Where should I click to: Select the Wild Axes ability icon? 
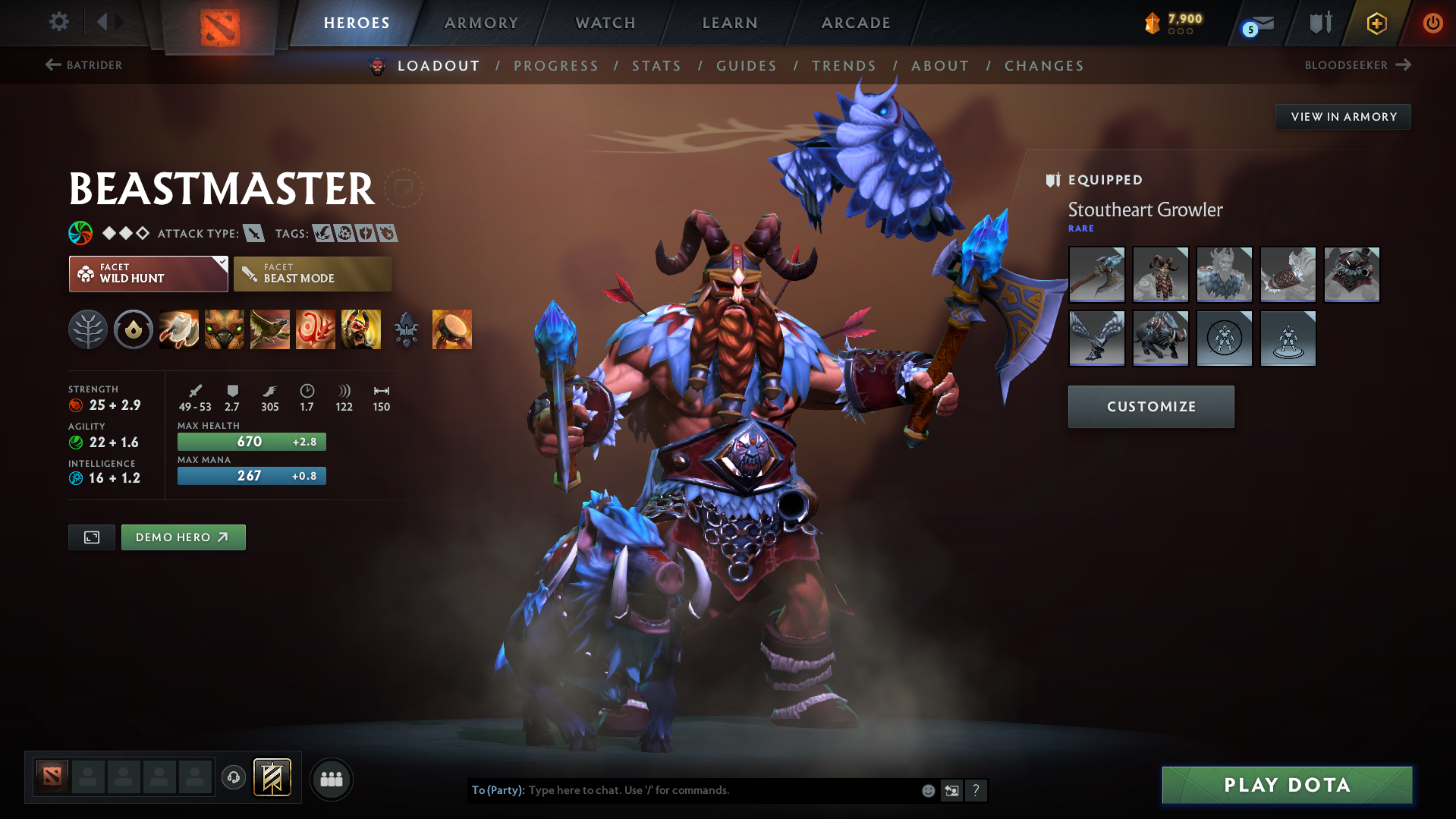(178, 329)
